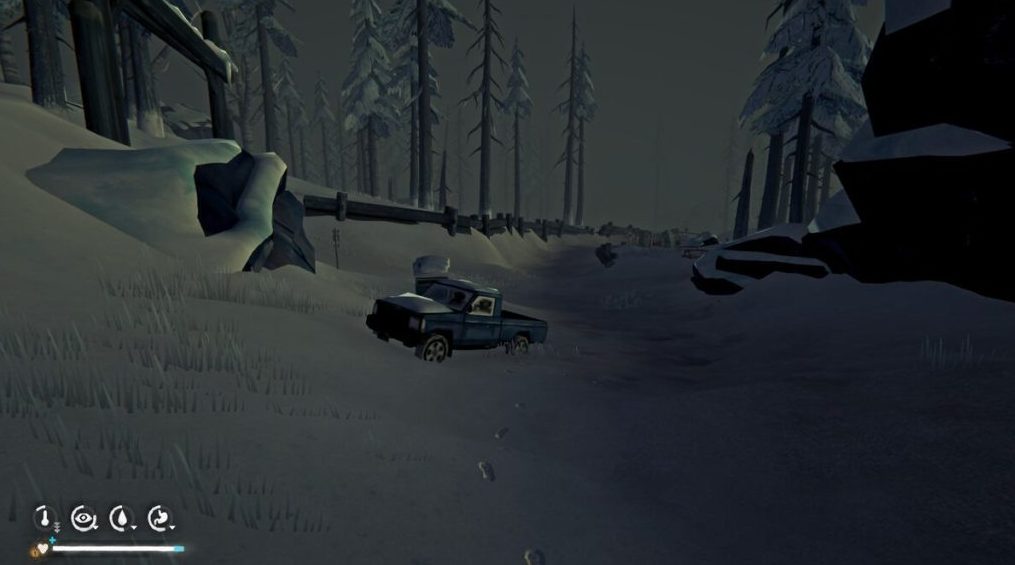Viewport: 1015px width, 565px height.
Task: Select the eye-shaped fatigue status icon
Action: (84, 518)
